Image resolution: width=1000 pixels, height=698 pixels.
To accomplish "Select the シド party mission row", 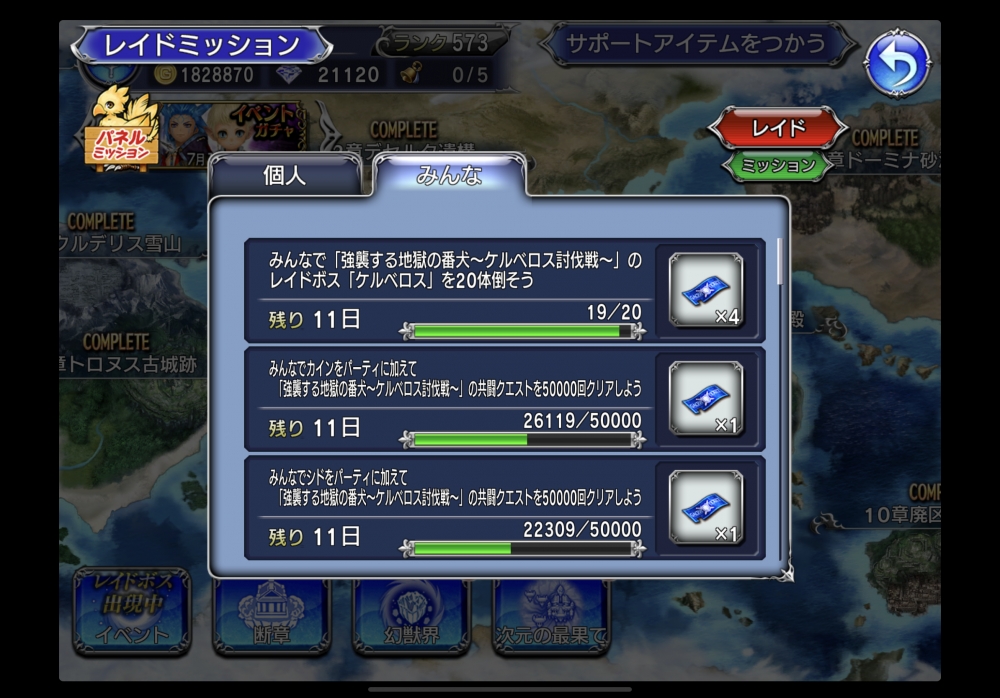I will (x=450, y=507).
